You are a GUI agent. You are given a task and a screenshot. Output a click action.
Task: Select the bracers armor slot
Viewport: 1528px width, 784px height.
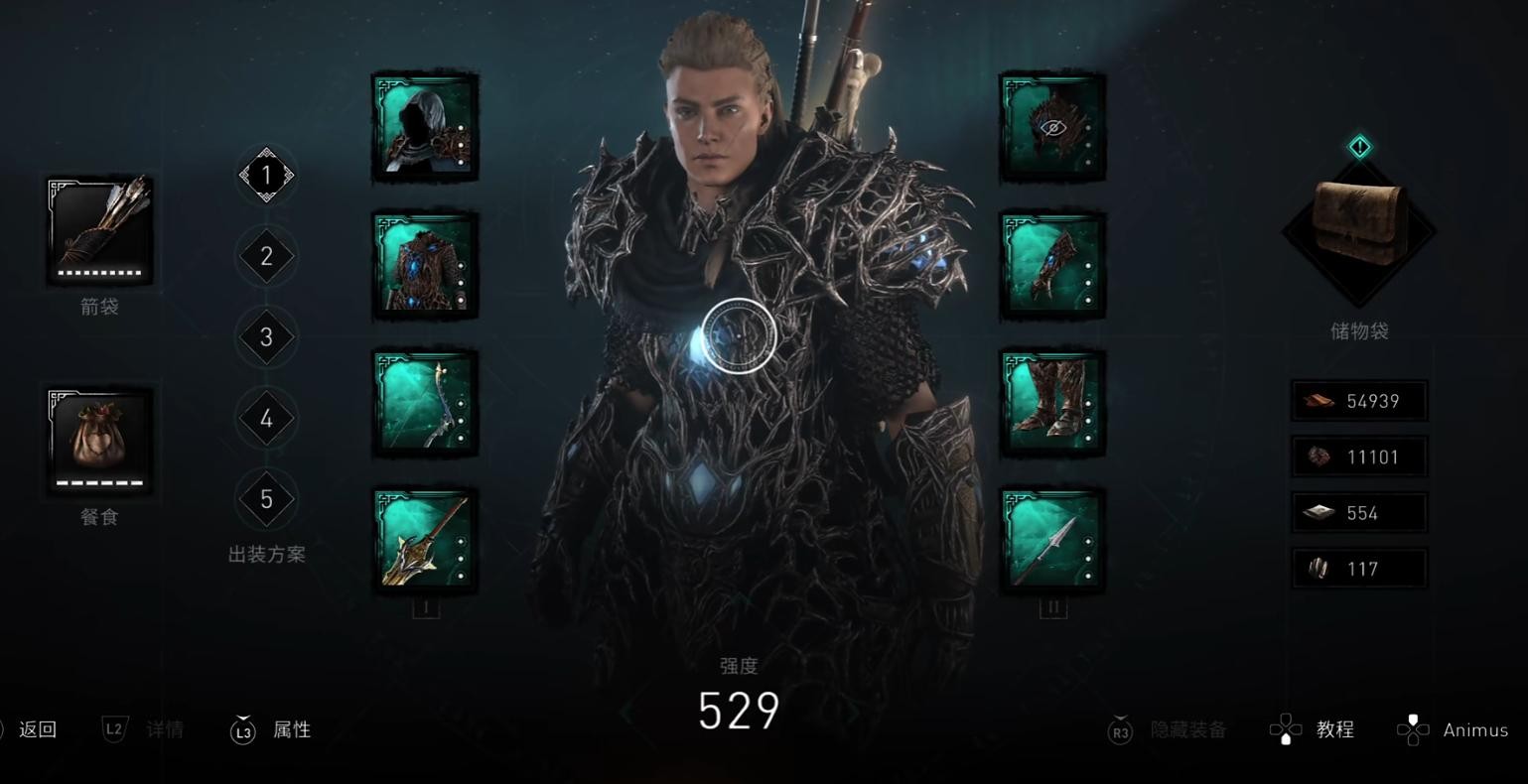click(1052, 265)
